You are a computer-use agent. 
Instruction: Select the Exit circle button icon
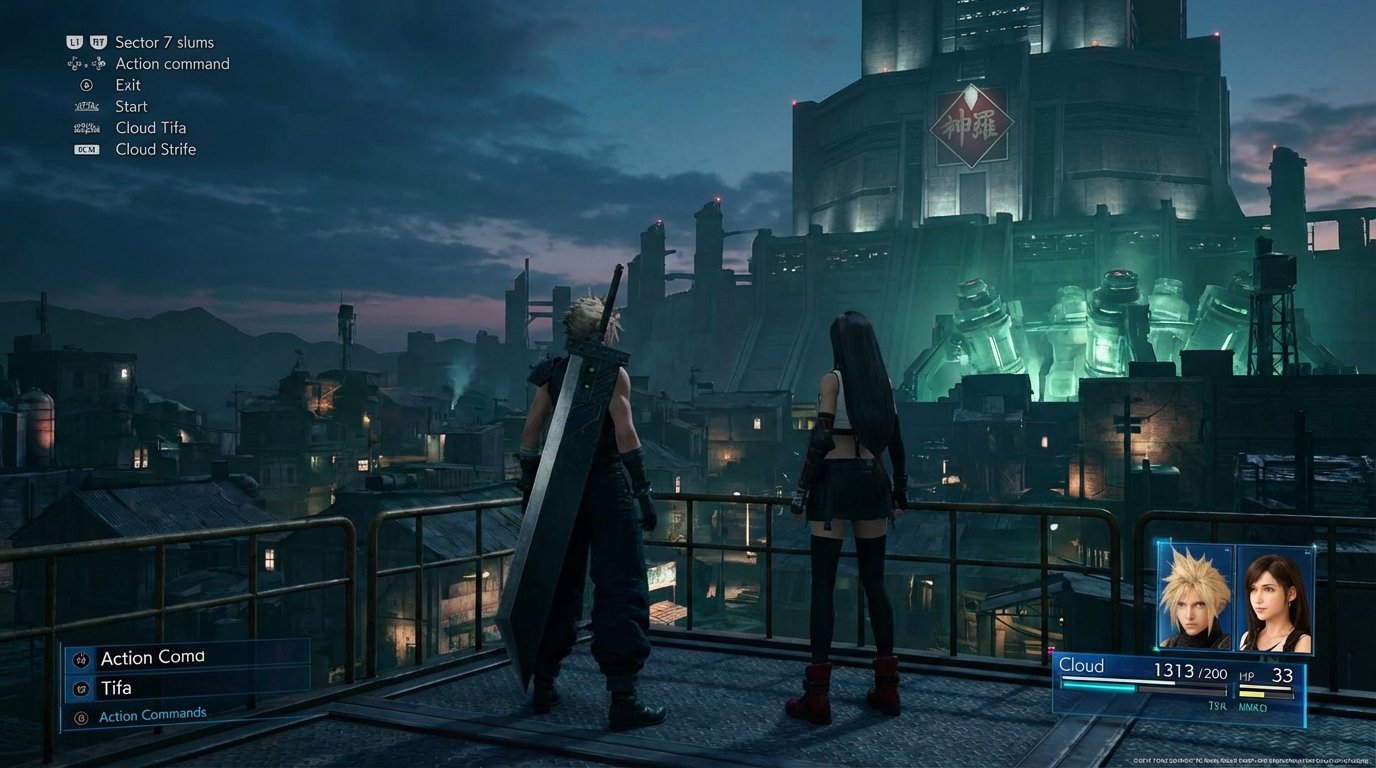(86, 84)
